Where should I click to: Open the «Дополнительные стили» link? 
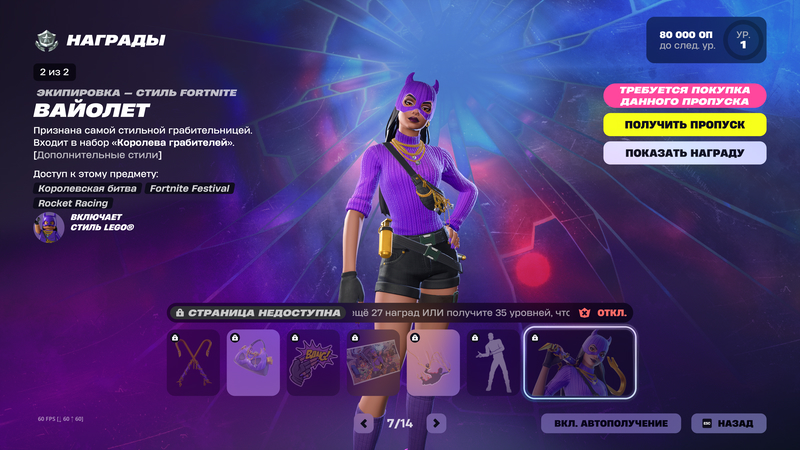point(97,155)
